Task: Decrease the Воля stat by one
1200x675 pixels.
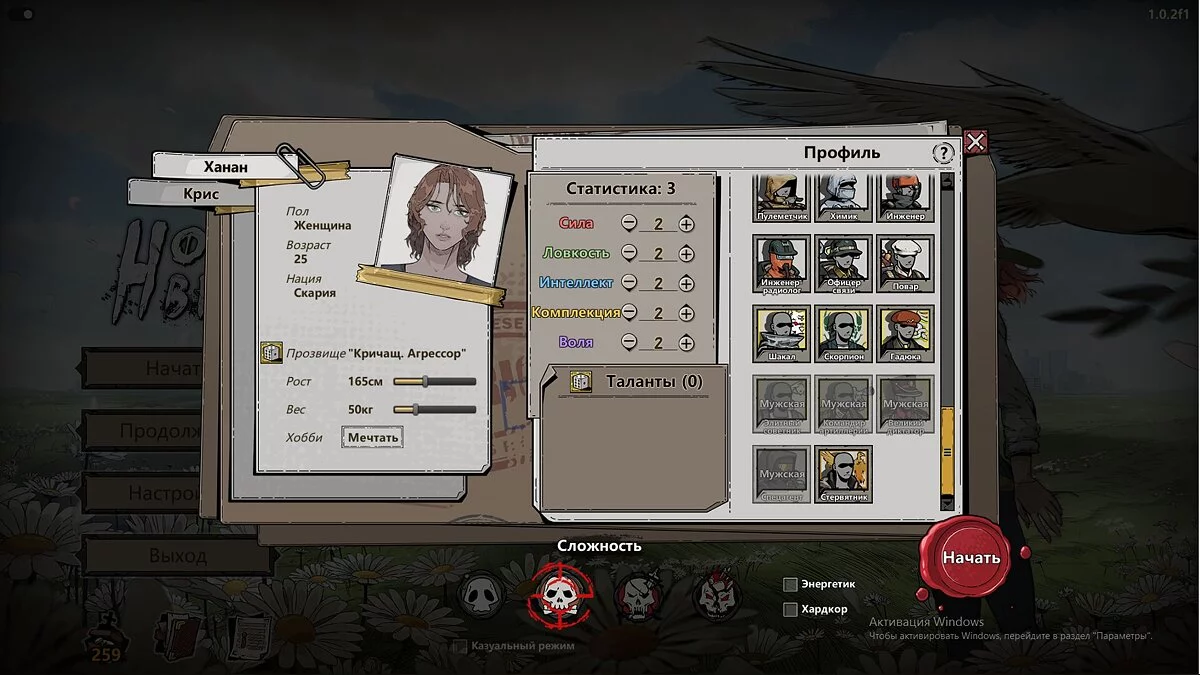Action: [629, 342]
